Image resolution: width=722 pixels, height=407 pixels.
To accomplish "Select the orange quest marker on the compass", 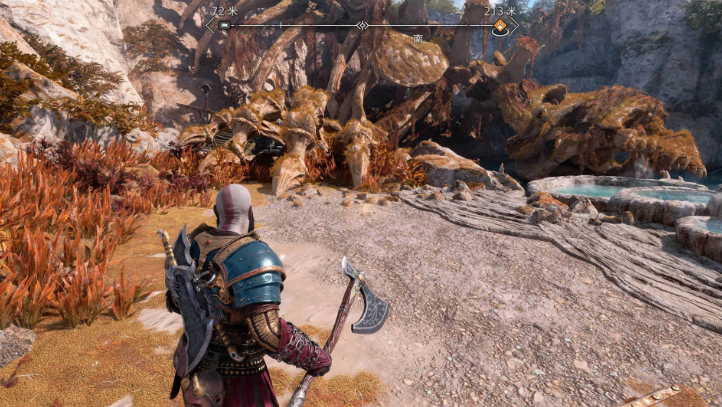I will (x=499, y=26).
